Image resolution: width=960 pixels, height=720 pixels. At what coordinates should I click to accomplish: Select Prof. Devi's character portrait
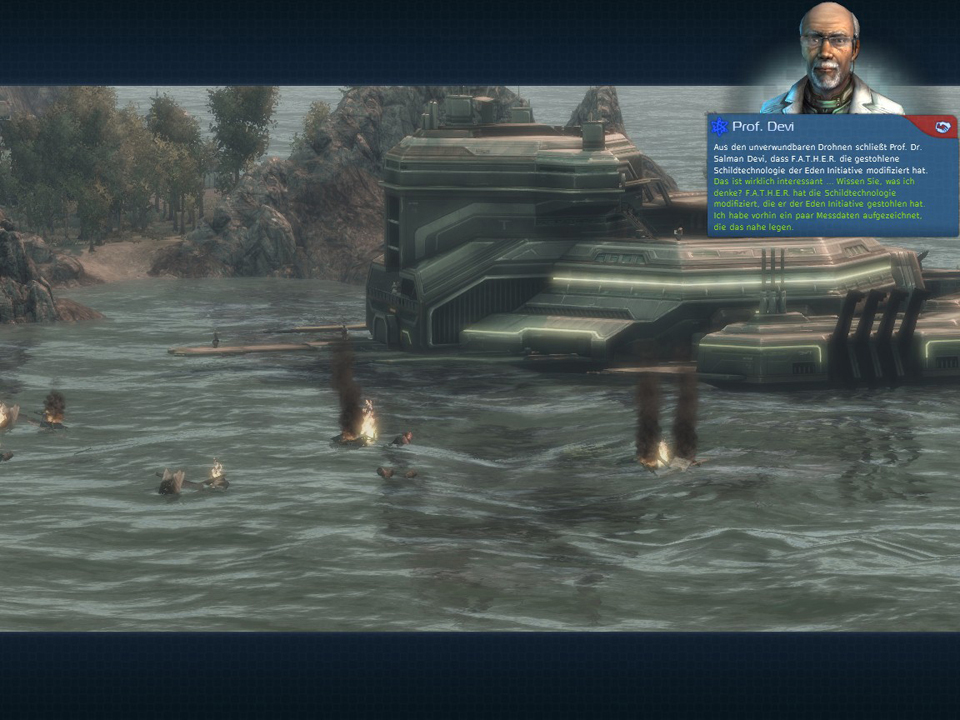coord(828,58)
